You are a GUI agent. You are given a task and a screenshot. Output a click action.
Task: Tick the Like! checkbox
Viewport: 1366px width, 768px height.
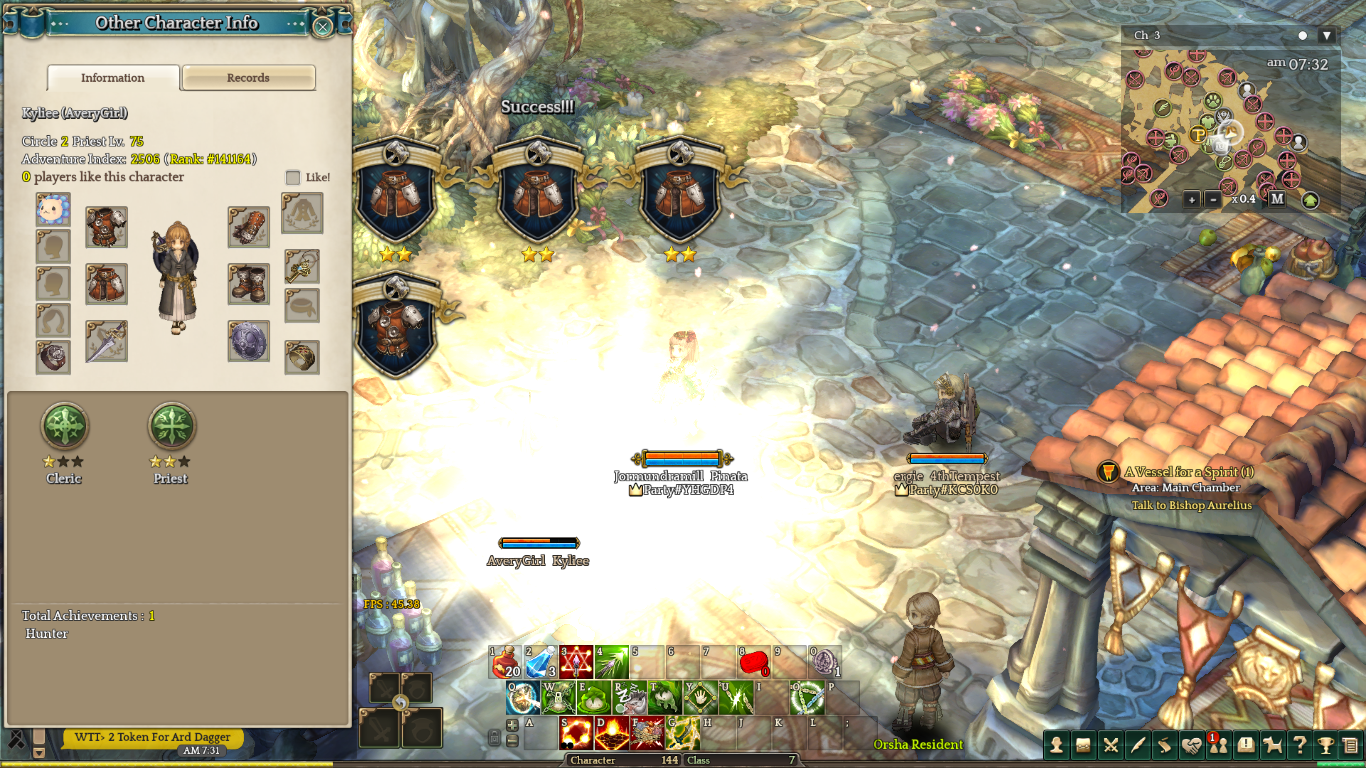[x=293, y=177]
